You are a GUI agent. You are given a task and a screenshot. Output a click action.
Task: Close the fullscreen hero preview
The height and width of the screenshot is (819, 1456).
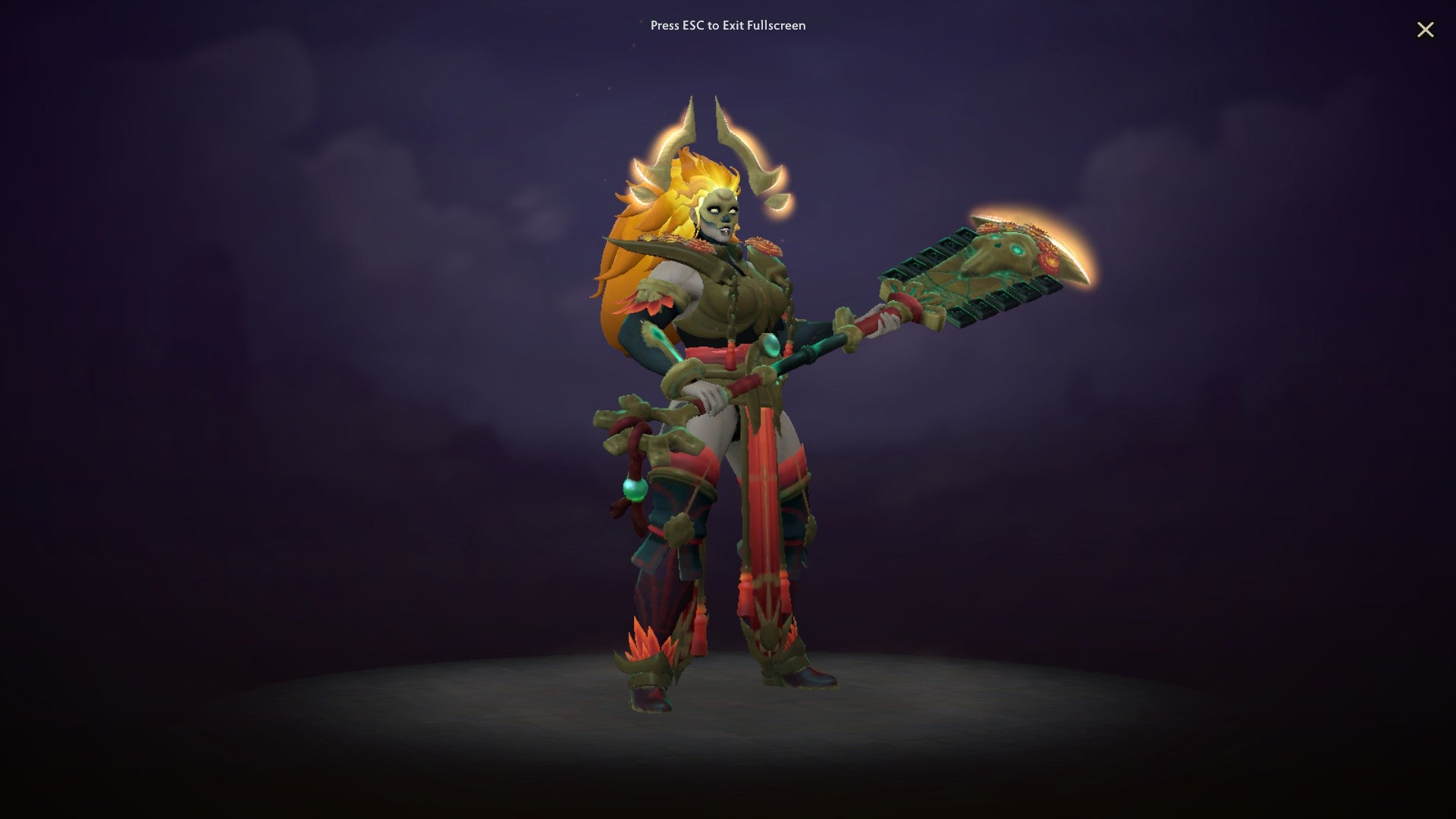pyautogui.click(x=1426, y=30)
